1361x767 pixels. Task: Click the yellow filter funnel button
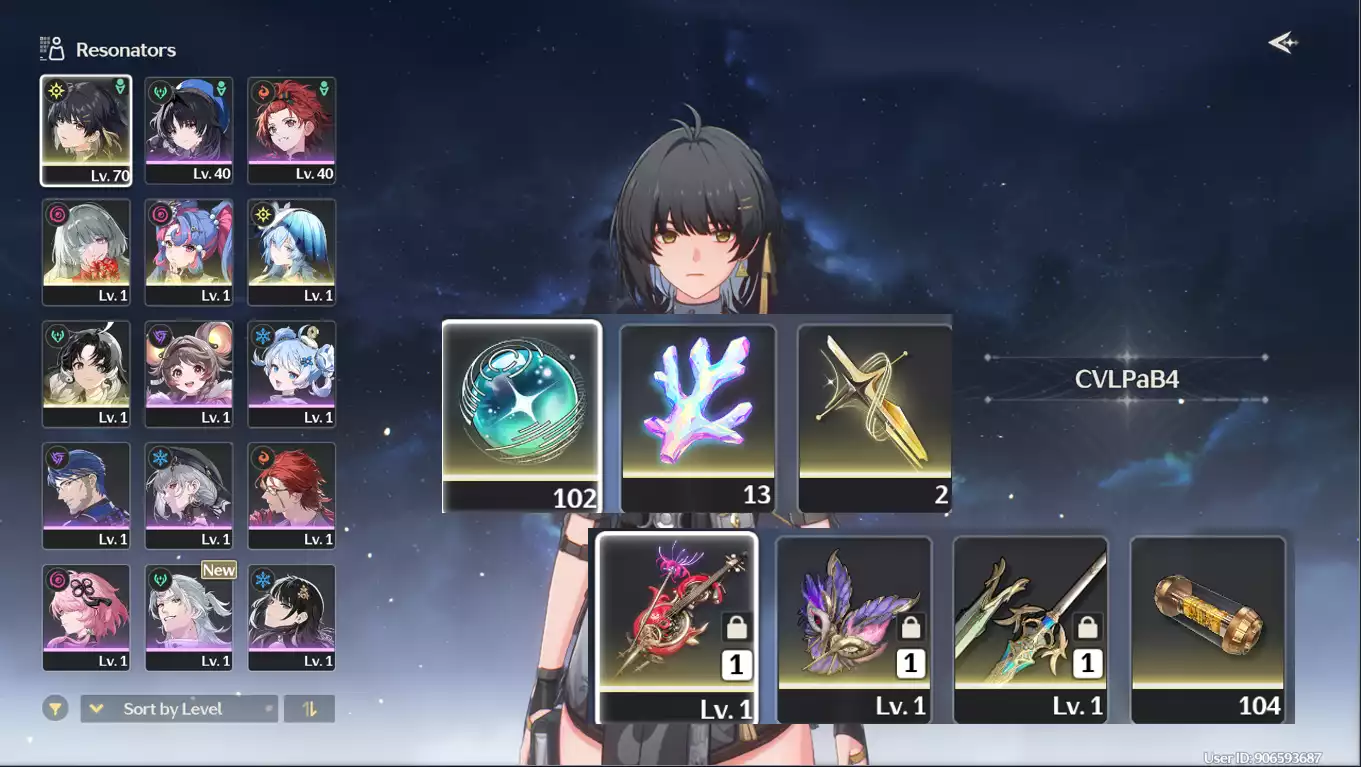tap(55, 709)
